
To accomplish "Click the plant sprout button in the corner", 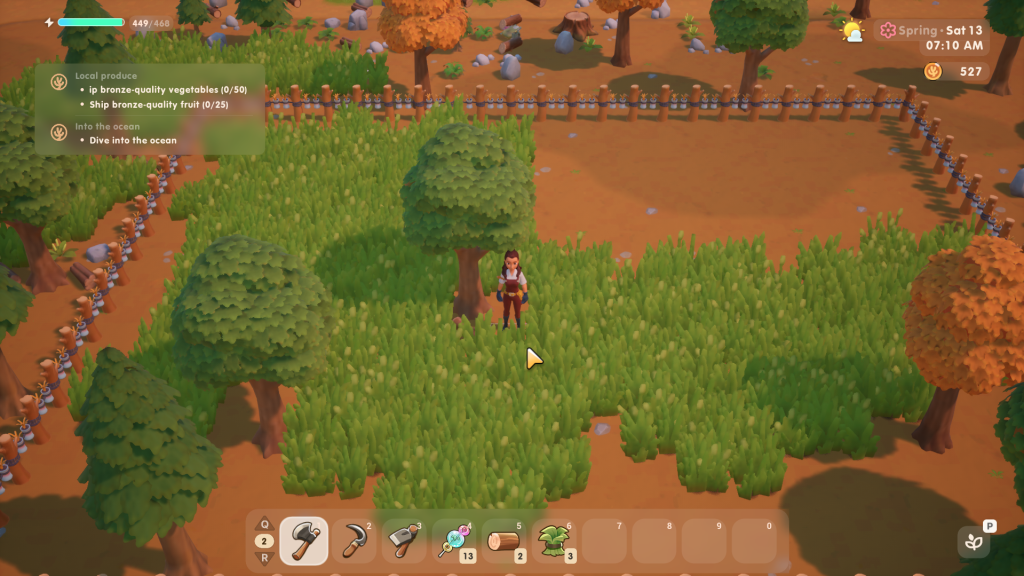I will (x=973, y=543).
